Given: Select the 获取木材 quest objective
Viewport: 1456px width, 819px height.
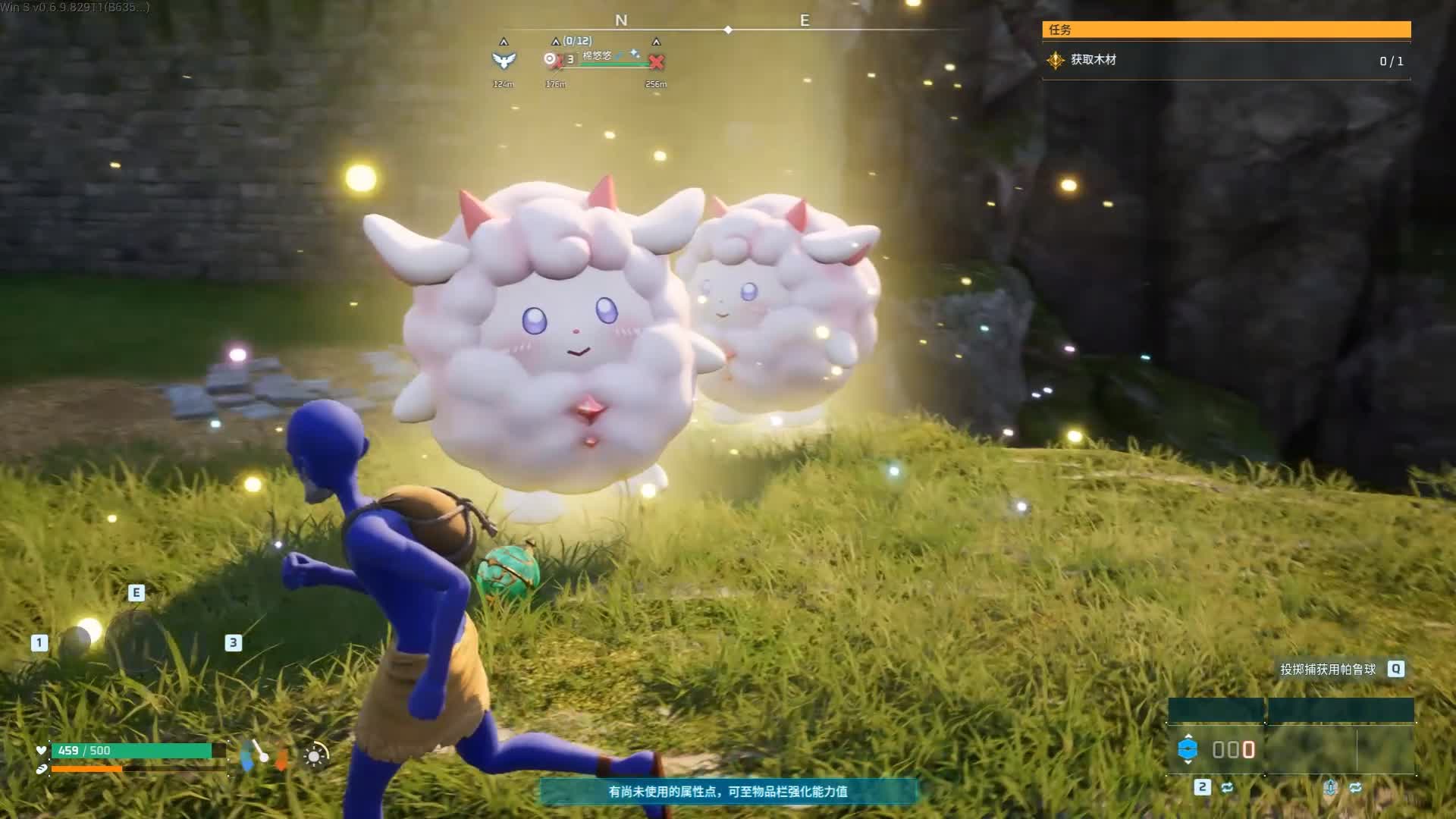Looking at the screenshot, I should pyautogui.click(x=1094, y=60).
